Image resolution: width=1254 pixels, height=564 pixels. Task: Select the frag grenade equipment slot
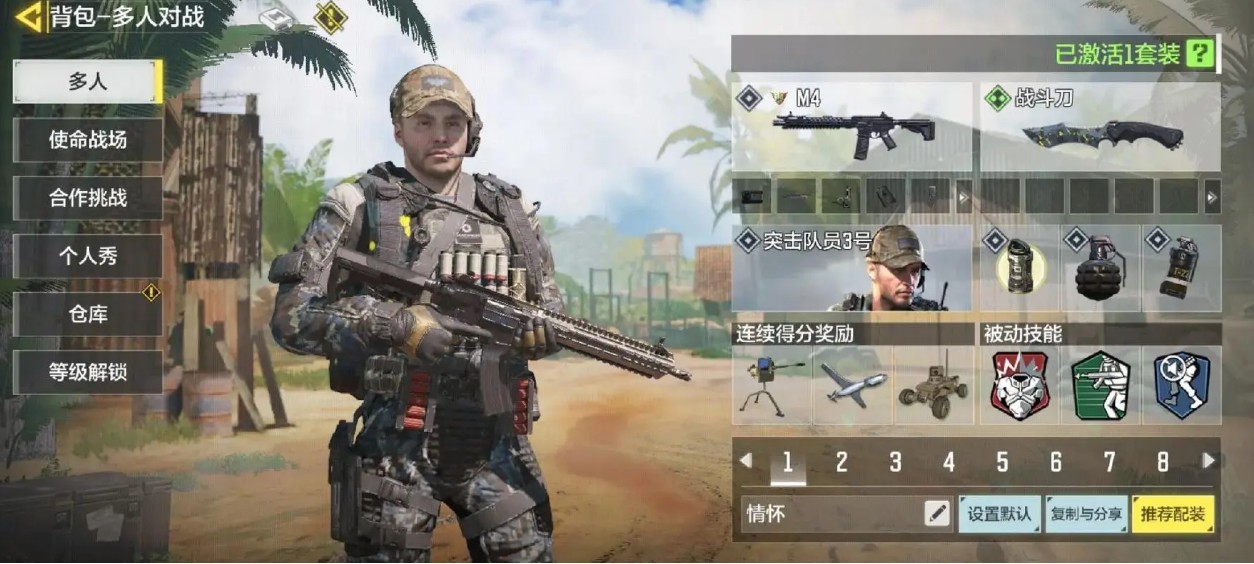1099,267
